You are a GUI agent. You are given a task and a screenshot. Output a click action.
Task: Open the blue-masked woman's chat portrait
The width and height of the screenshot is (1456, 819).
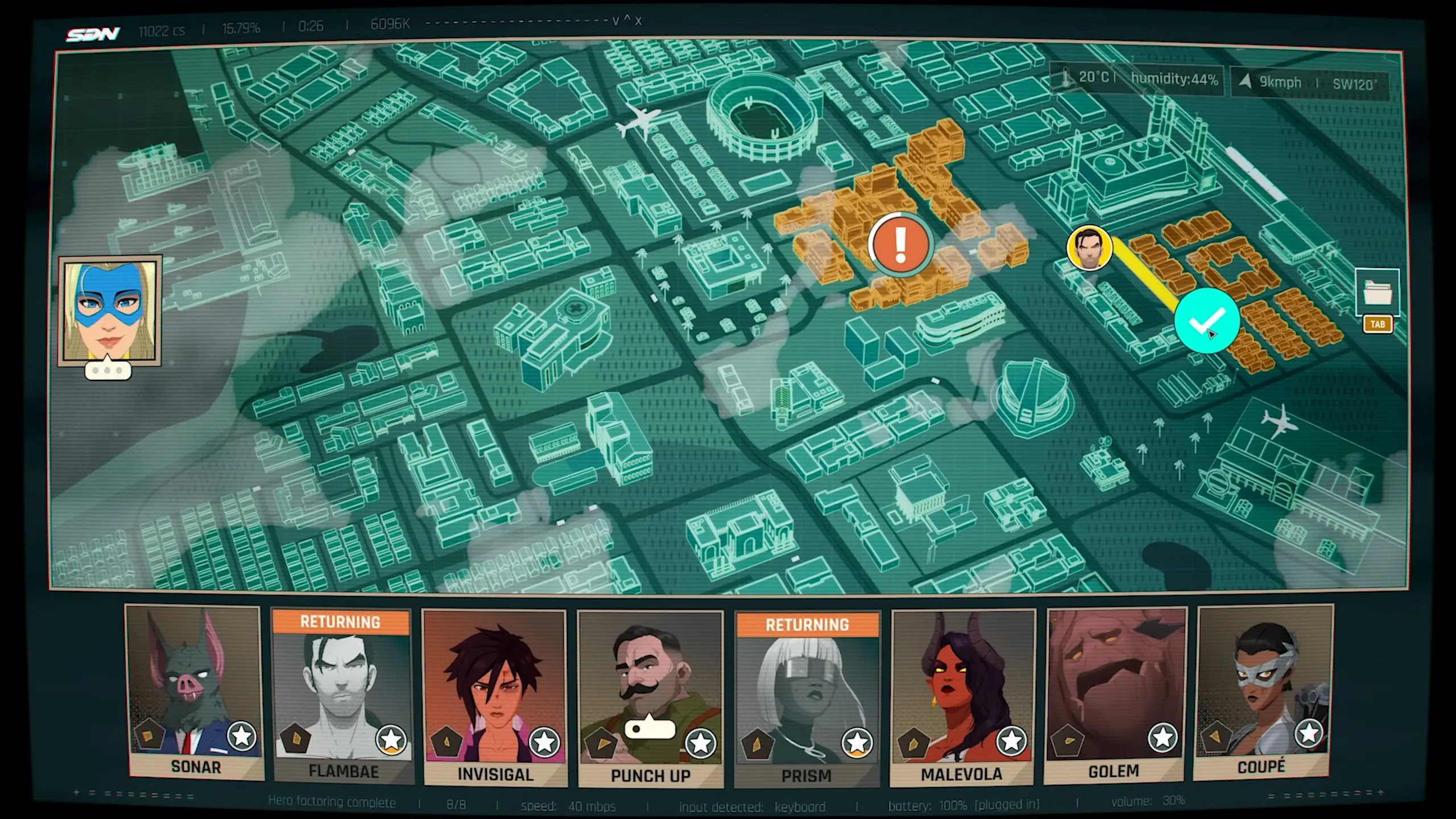click(110, 311)
